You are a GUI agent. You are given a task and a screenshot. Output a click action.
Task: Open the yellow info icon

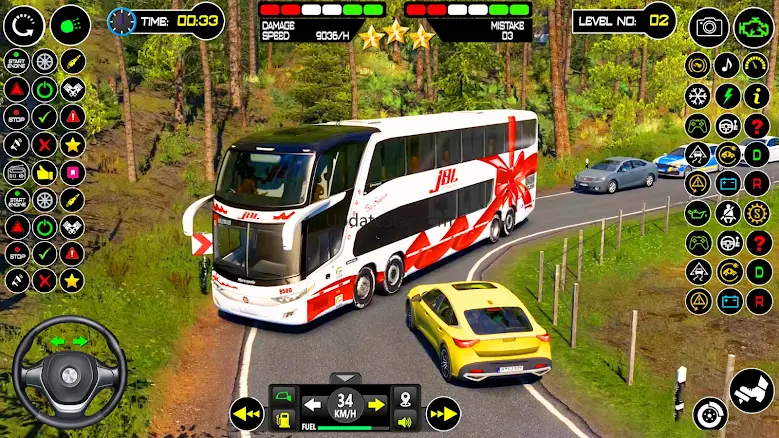tap(758, 96)
